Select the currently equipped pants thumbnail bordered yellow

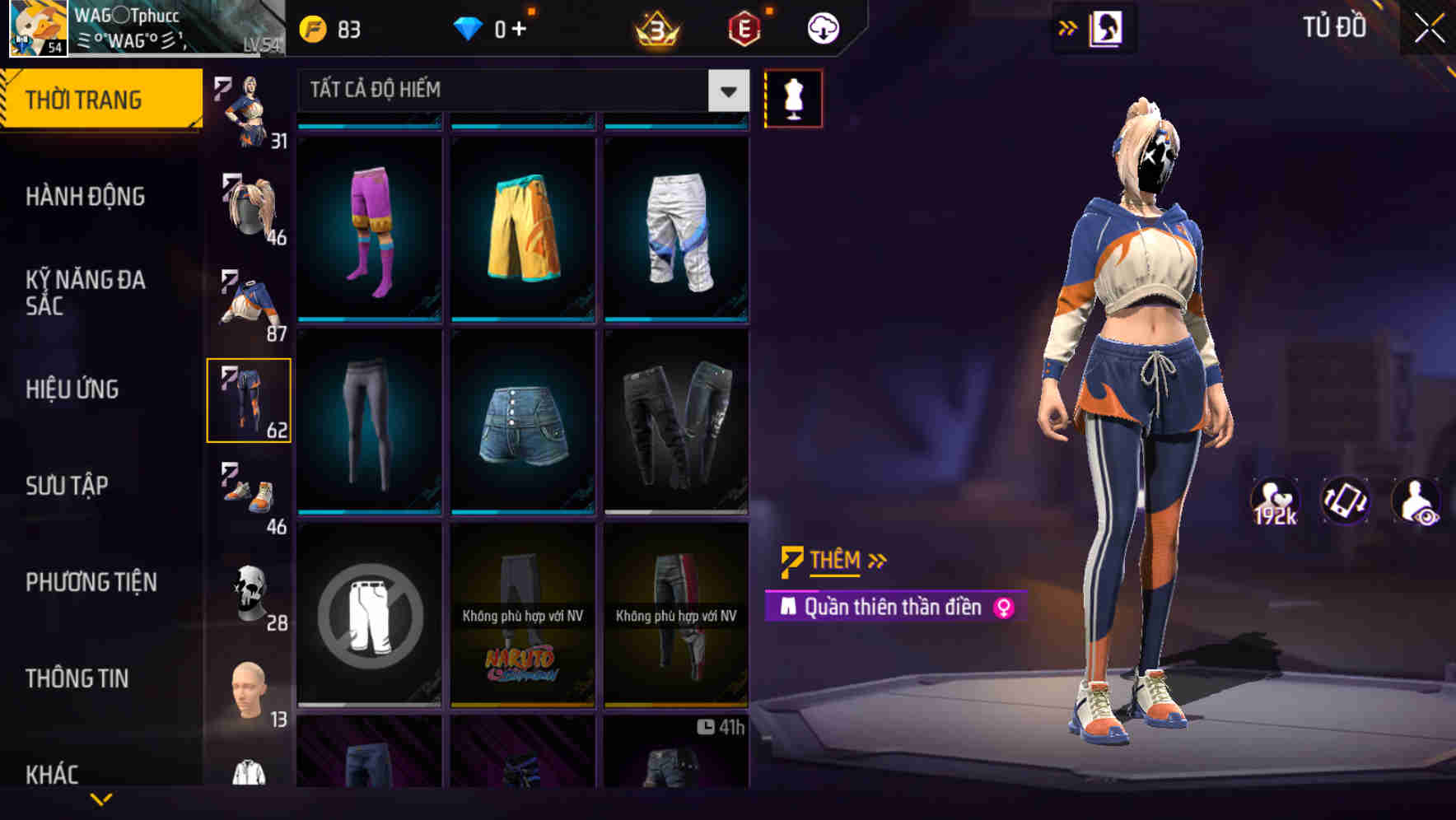250,399
